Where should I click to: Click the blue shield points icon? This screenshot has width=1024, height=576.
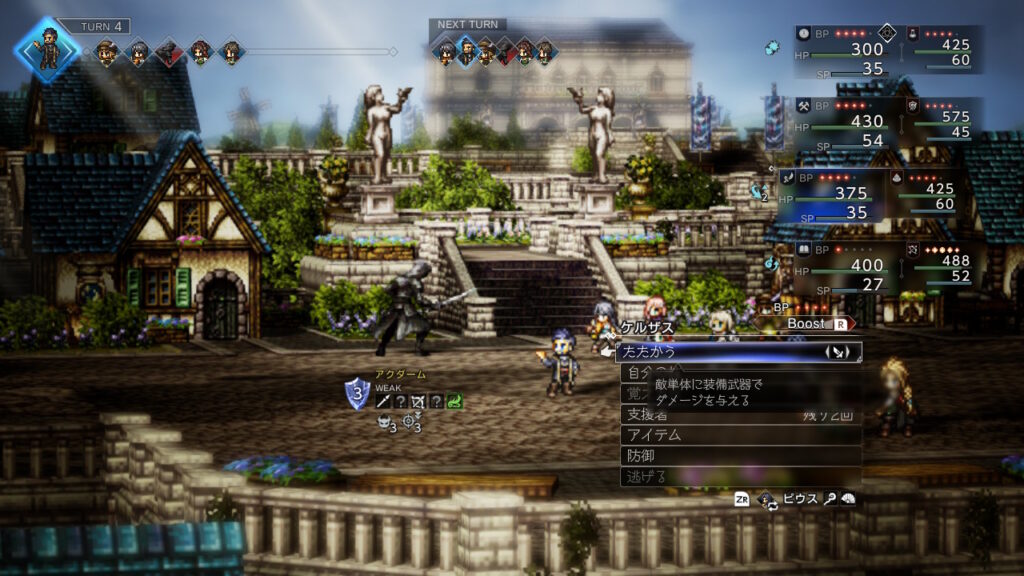click(x=357, y=392)
